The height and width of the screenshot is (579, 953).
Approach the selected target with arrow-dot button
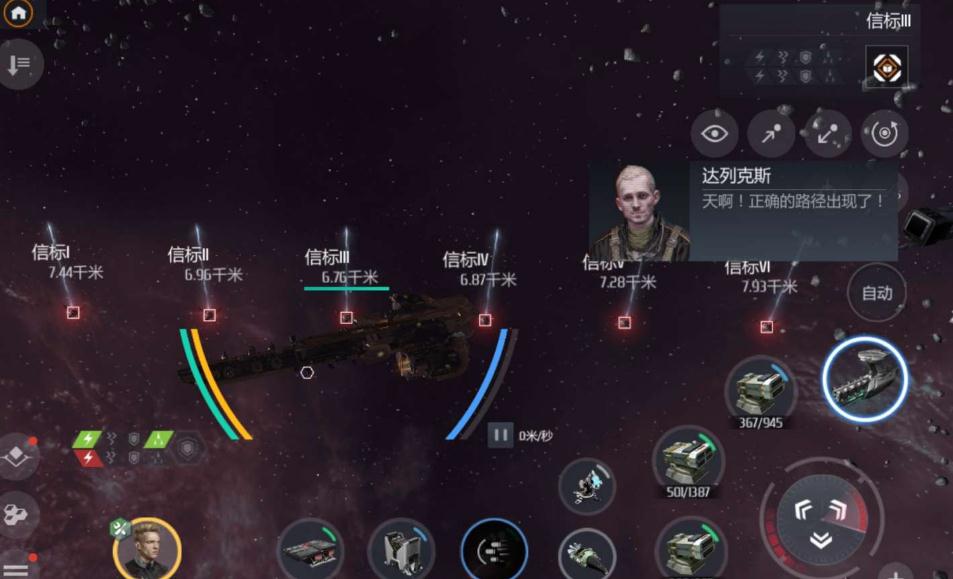pyautogui.click(x=771, y=134)
